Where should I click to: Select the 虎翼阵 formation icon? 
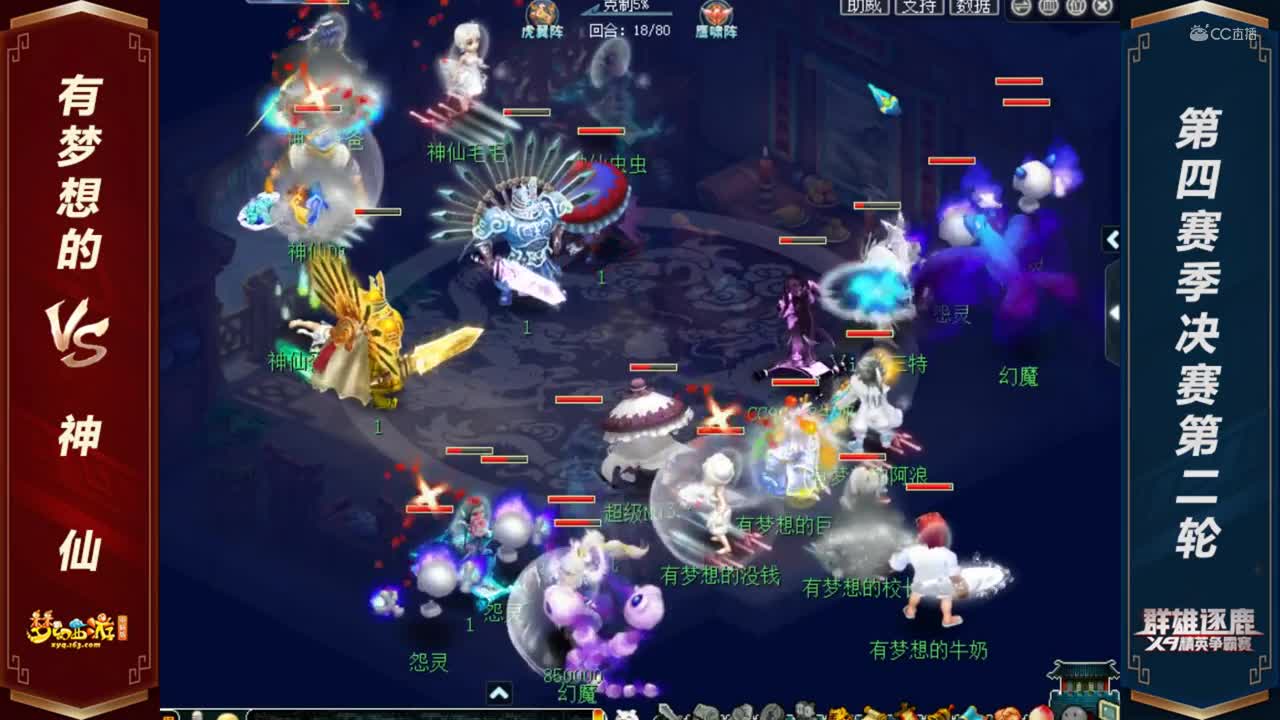coord(545,18)
